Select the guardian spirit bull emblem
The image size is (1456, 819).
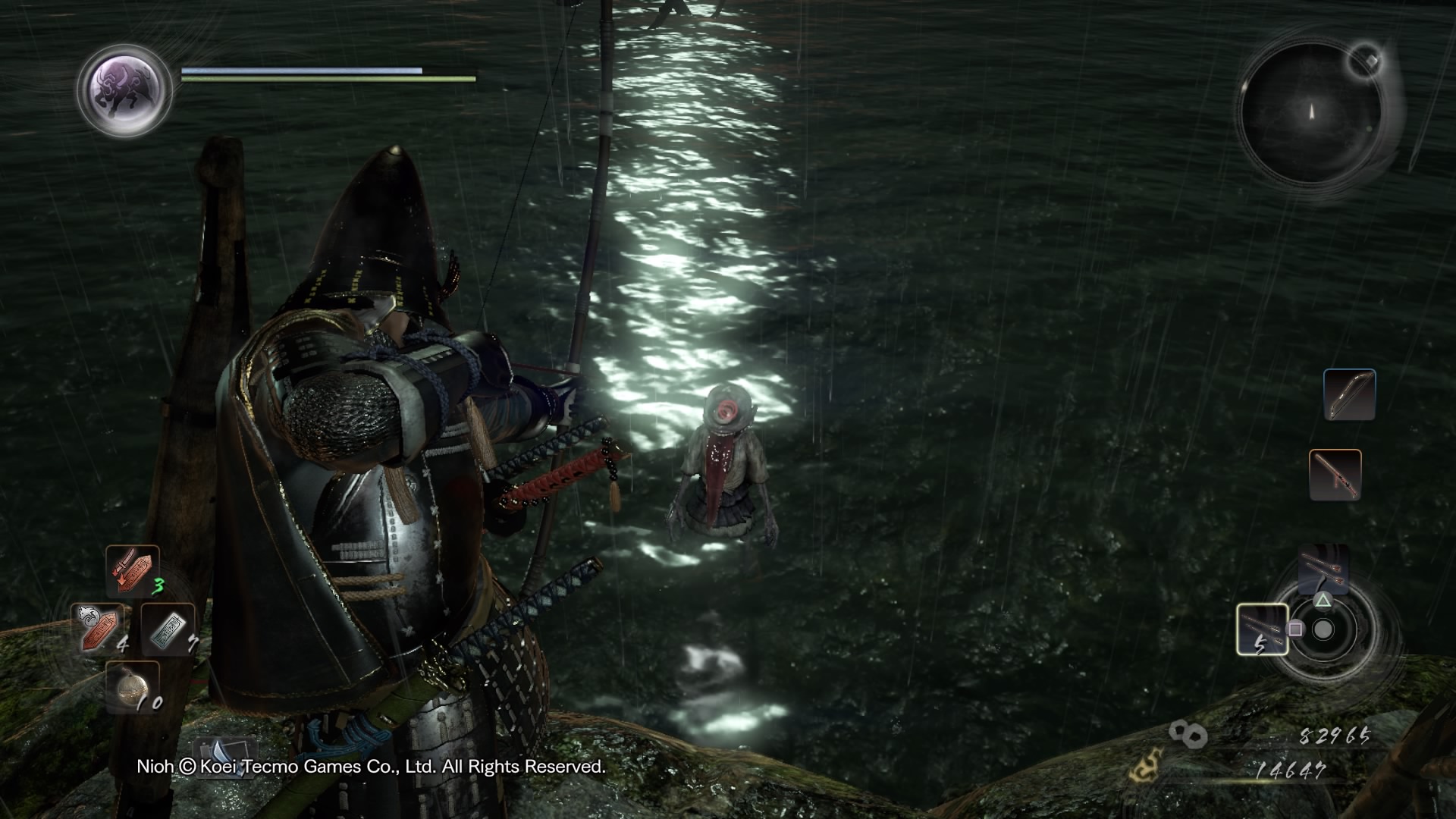point(124,89)
